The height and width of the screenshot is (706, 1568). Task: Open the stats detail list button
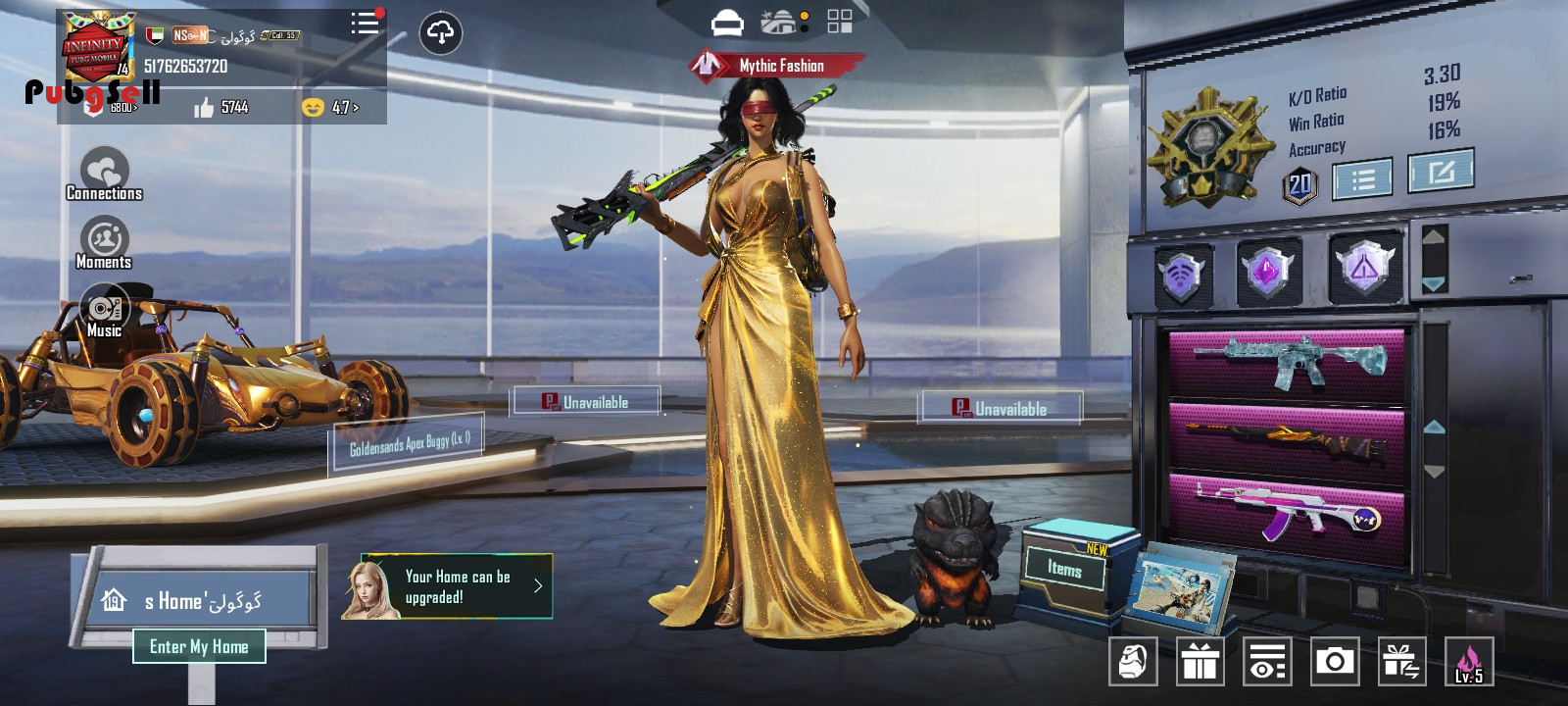pyautogui.click(x=1362, y=179)
